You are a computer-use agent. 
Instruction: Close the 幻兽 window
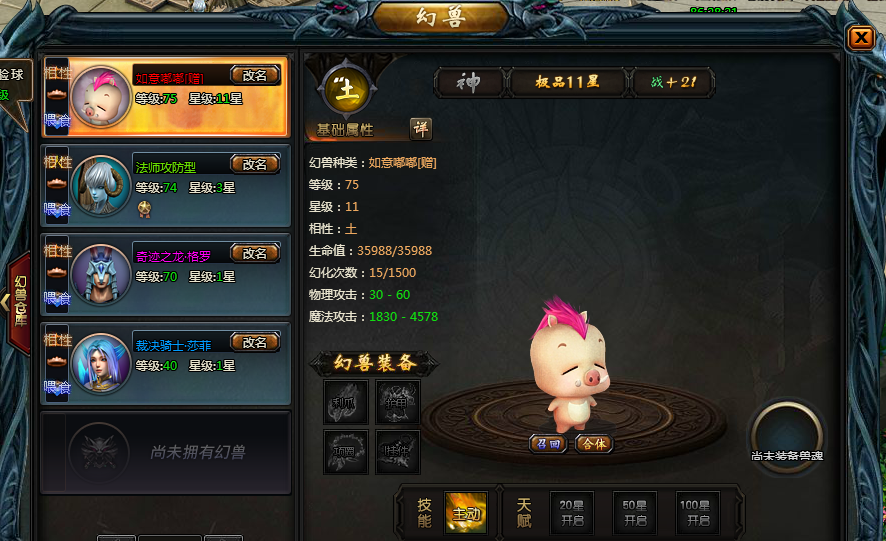(x=860, y=38)
